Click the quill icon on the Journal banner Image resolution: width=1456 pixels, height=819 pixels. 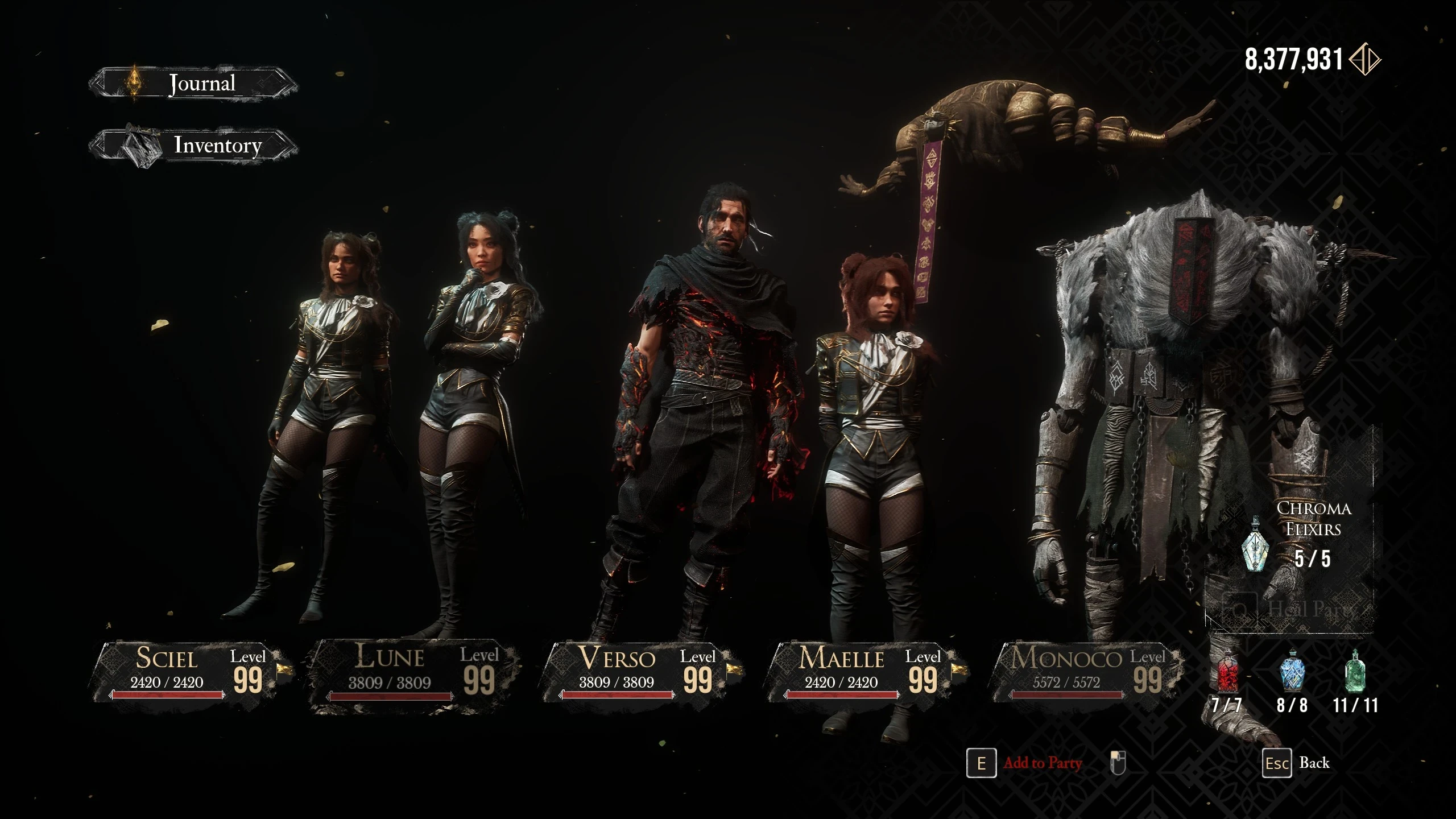(134, 82)
